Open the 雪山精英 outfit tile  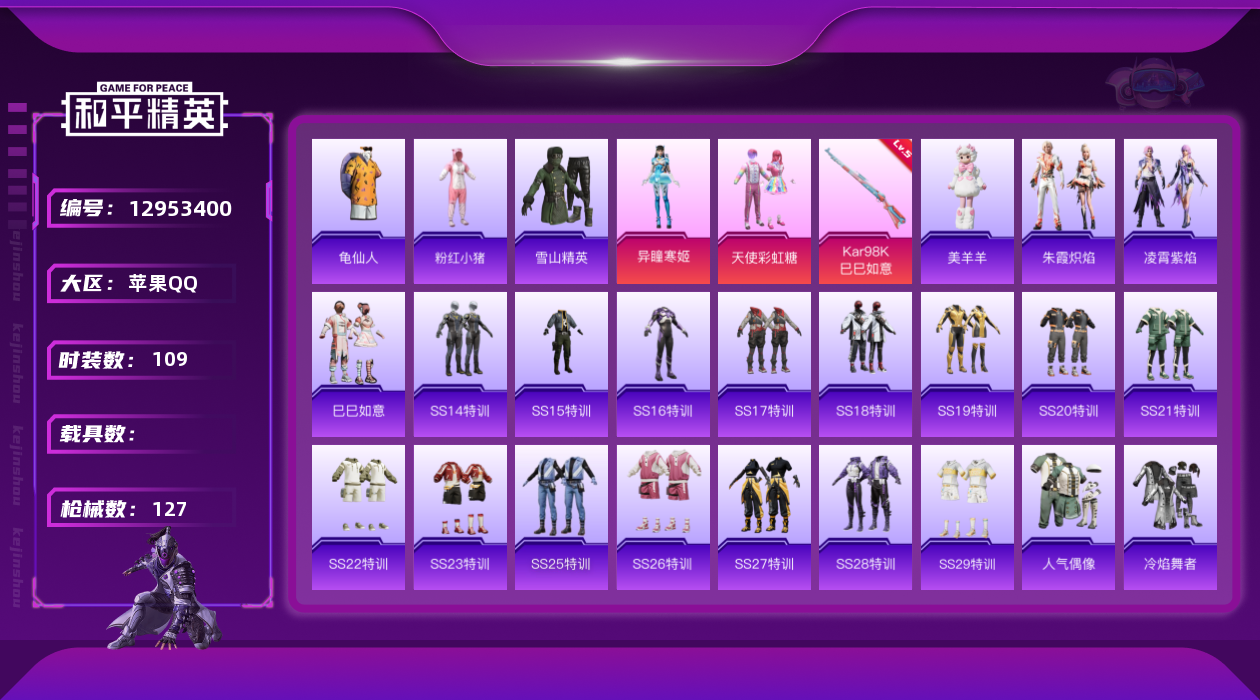[x=561, y=211]
